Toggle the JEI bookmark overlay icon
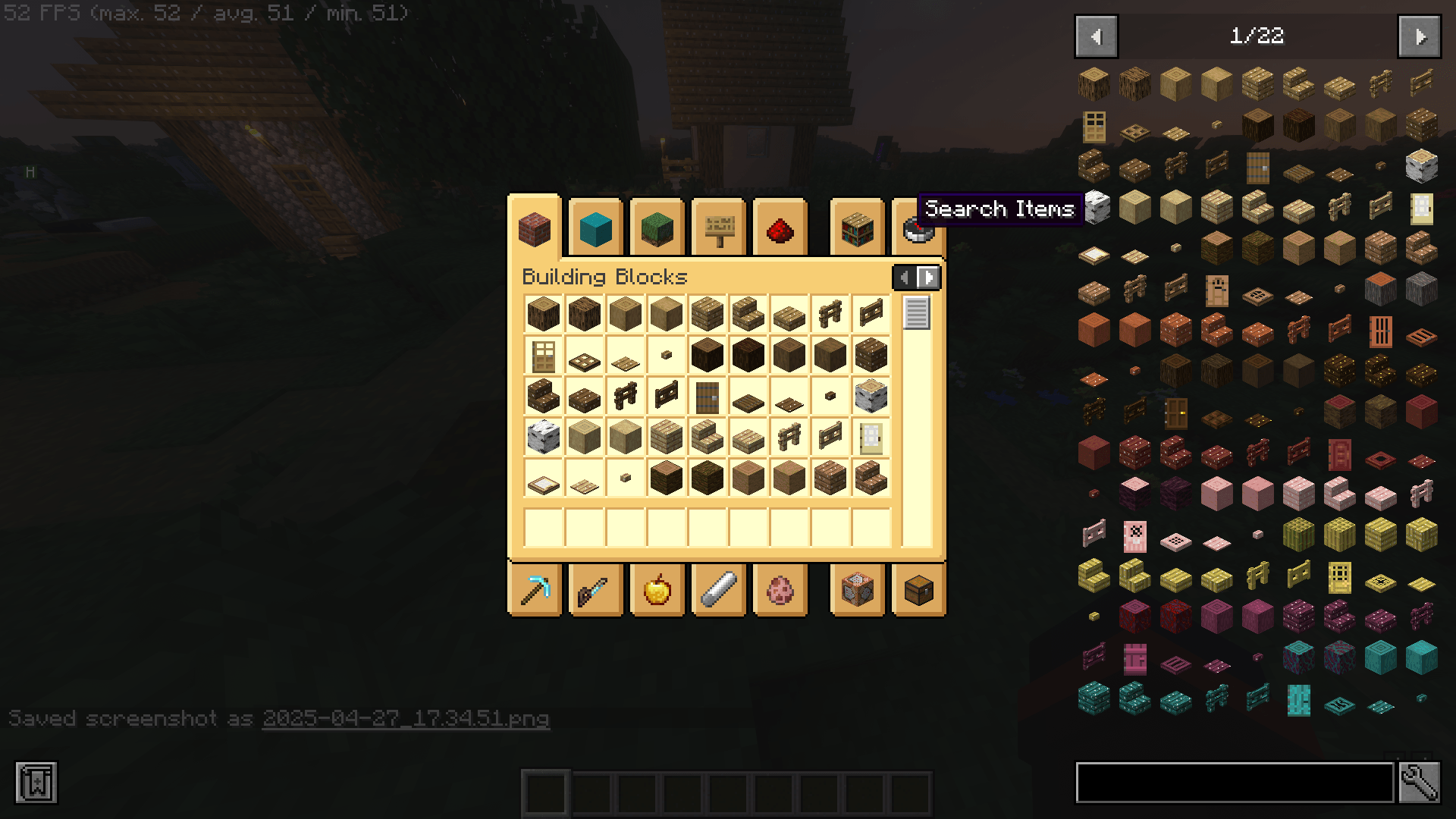Image resolution: width=1456 pixels, height=819 pixels. tap(36, 783)
